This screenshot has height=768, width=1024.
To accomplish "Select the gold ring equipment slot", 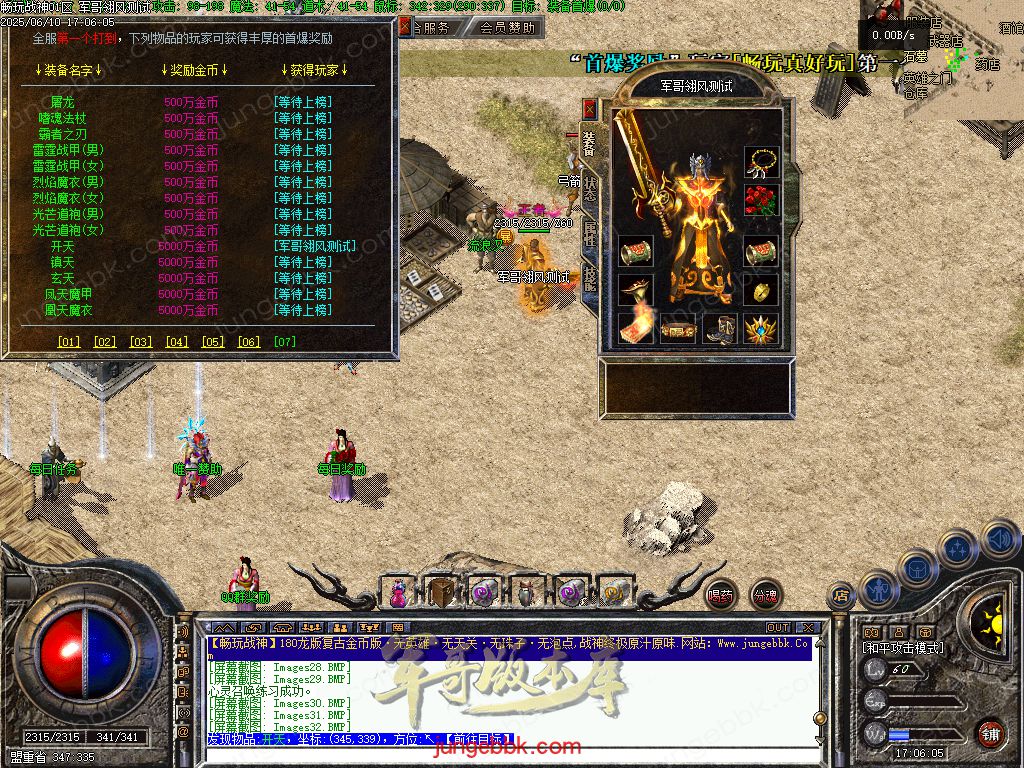I will (x=761, y=290).
